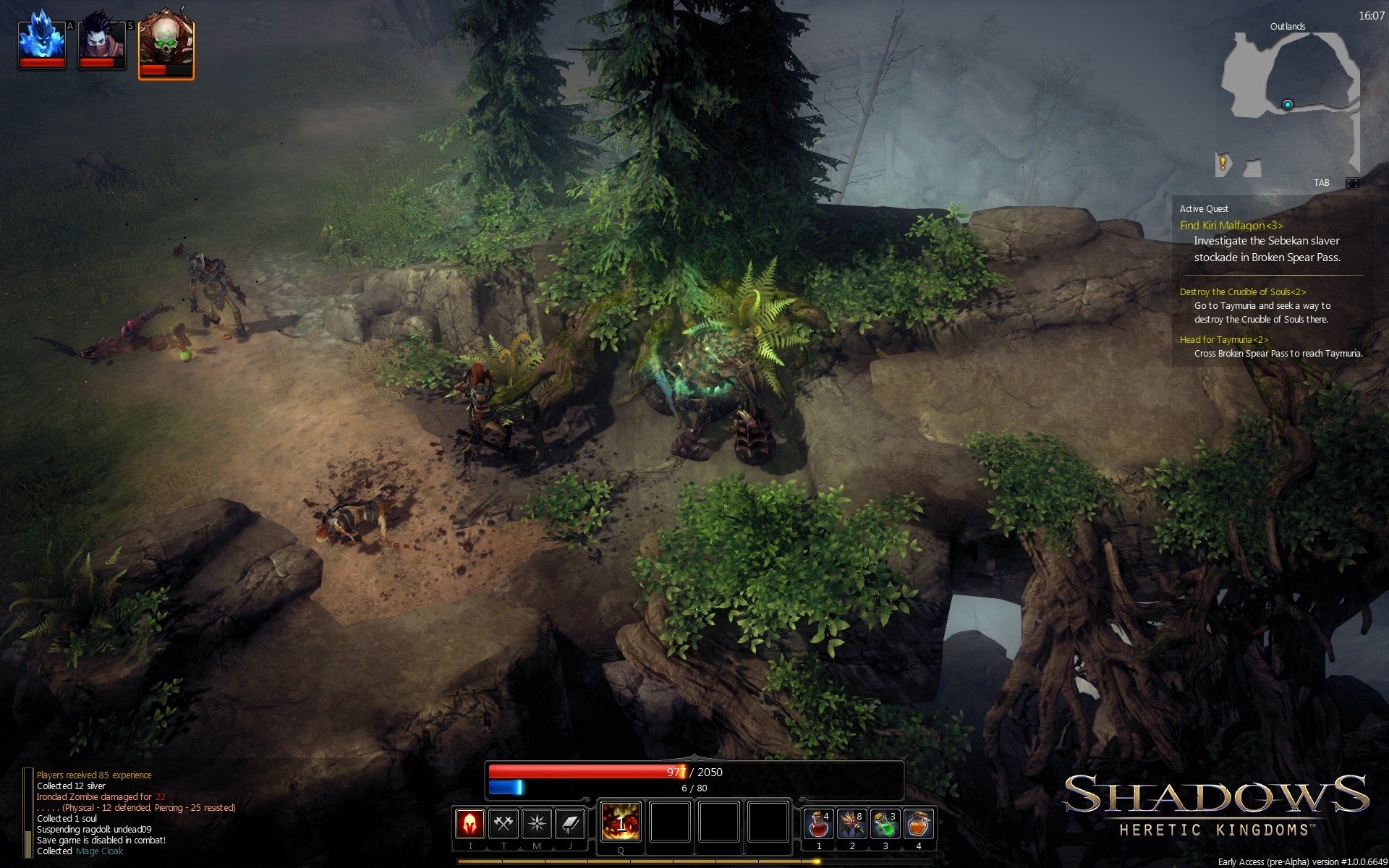
Task: Click the Outlands minimap
Action: click(x=1288, y=101)
